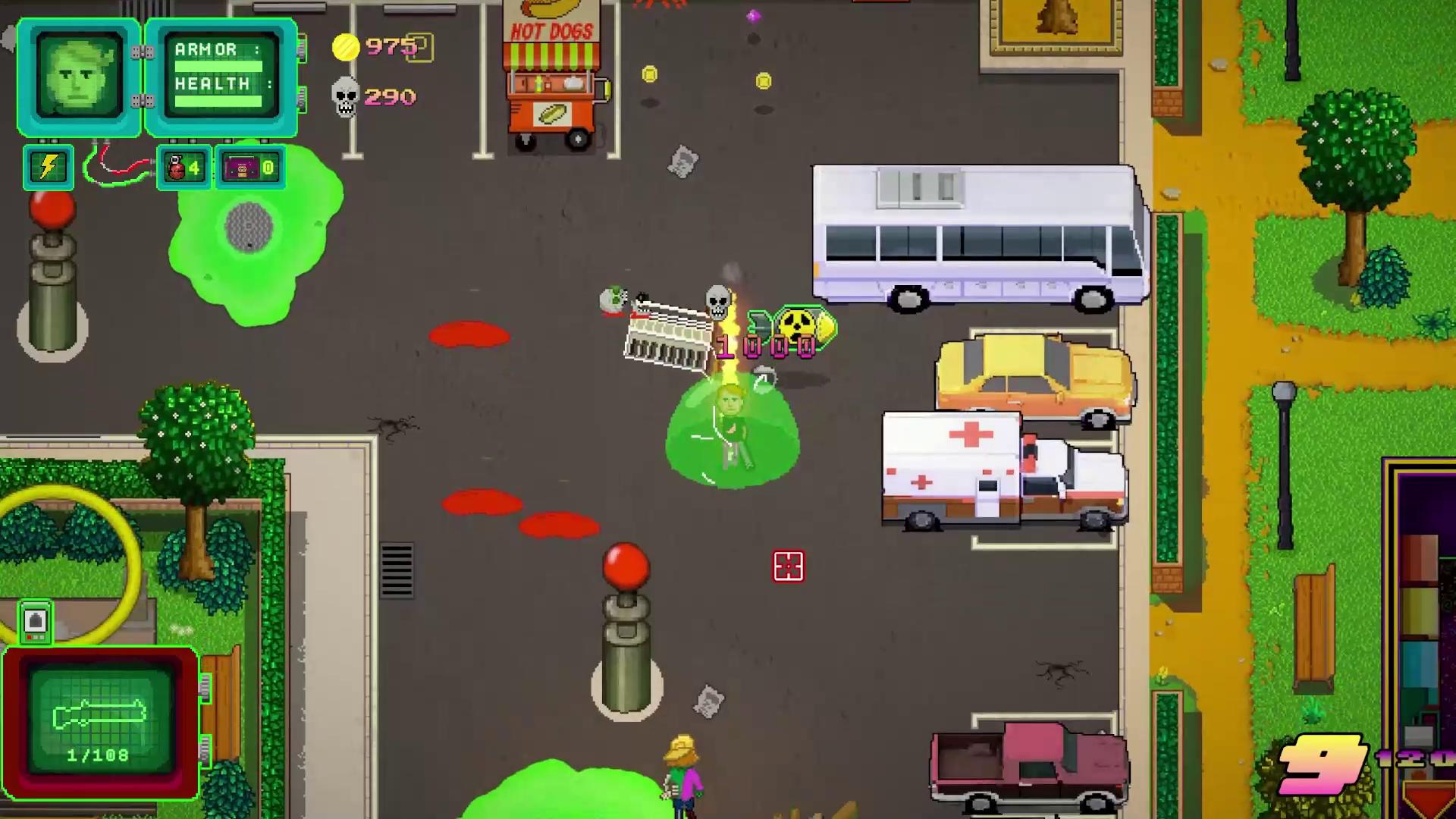
Task: Click the gold coin currency icon
Action: coord(347,47)
